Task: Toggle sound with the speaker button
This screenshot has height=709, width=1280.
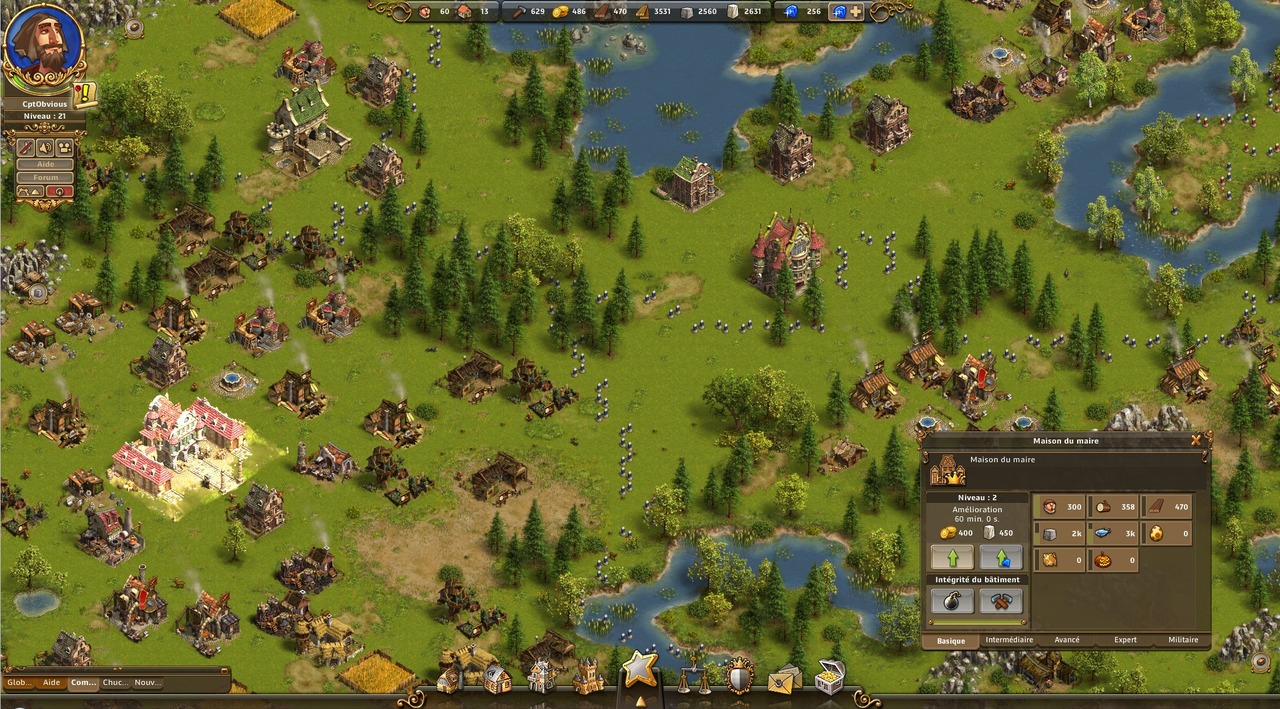Action: pyautogui.click(x=45, y=147)
